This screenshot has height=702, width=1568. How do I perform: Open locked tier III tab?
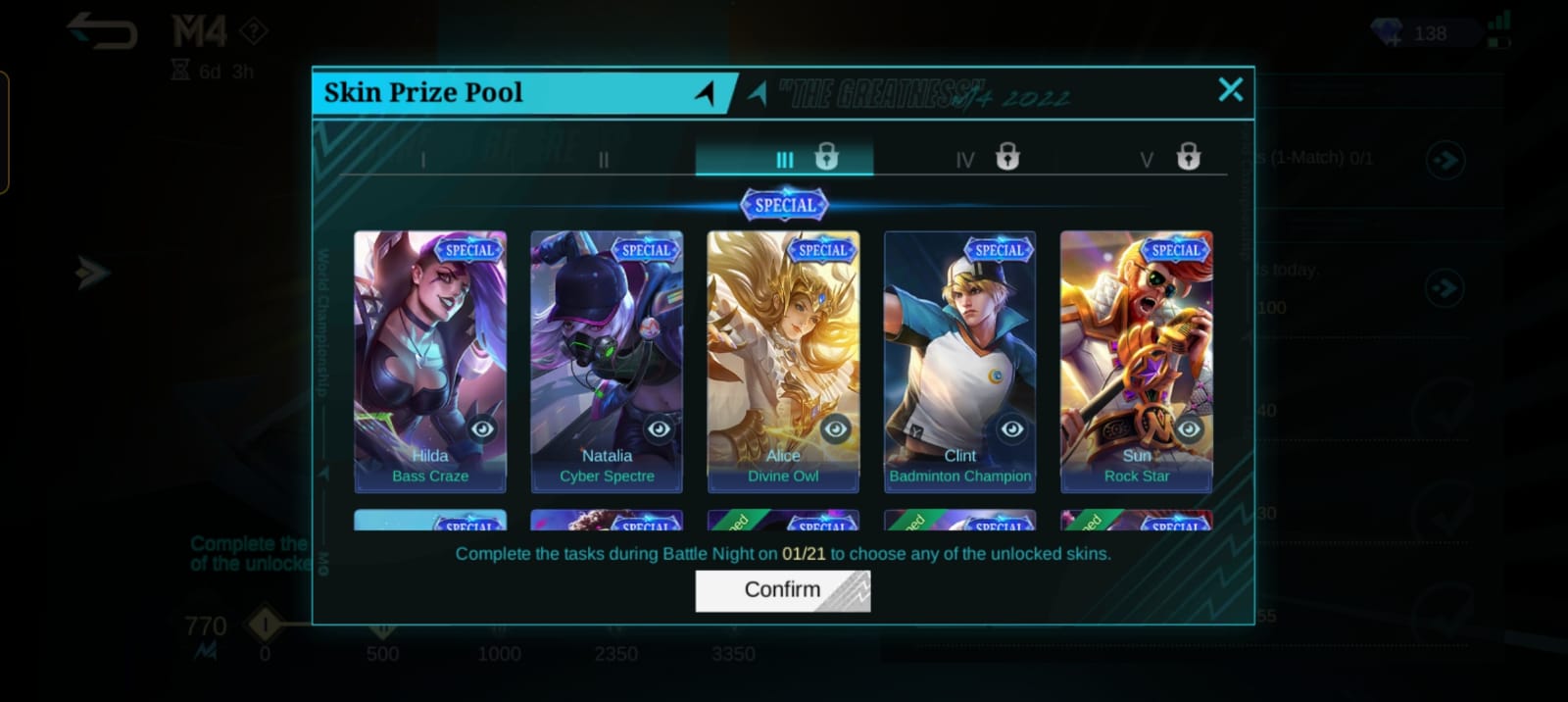(x=784, y=159)
